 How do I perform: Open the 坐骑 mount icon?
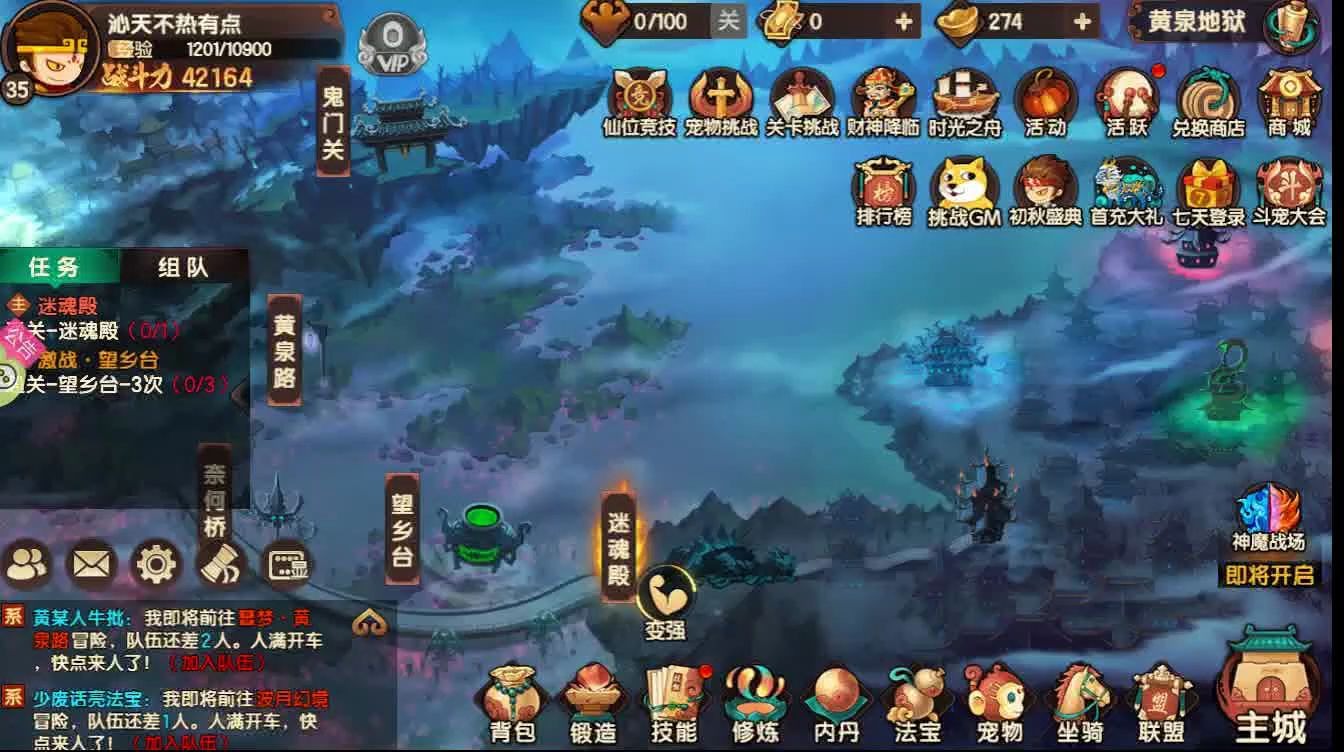(1080, 700)
